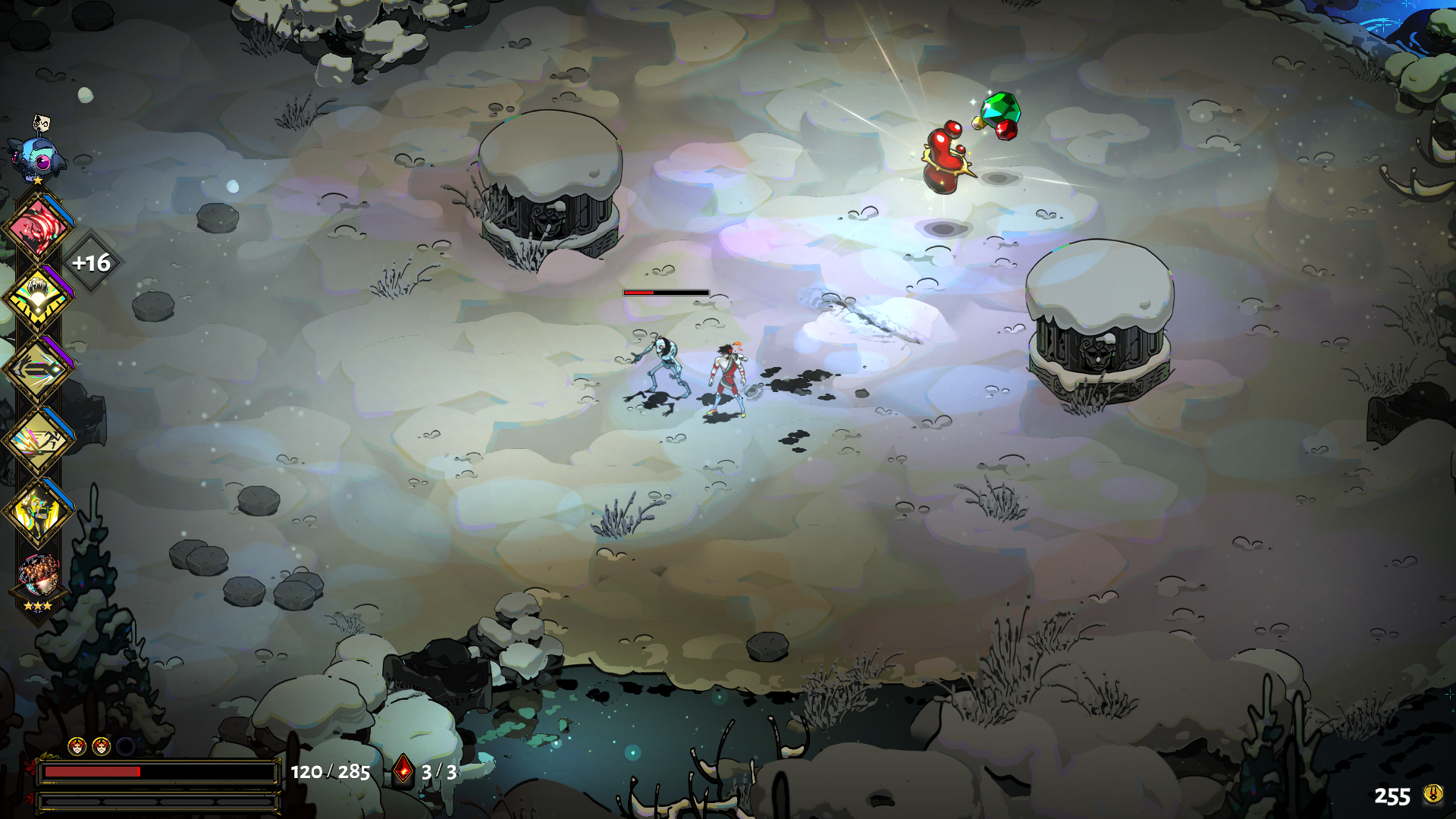
Task: Click the gold obol coin icon
Action: click(1432, 794)
